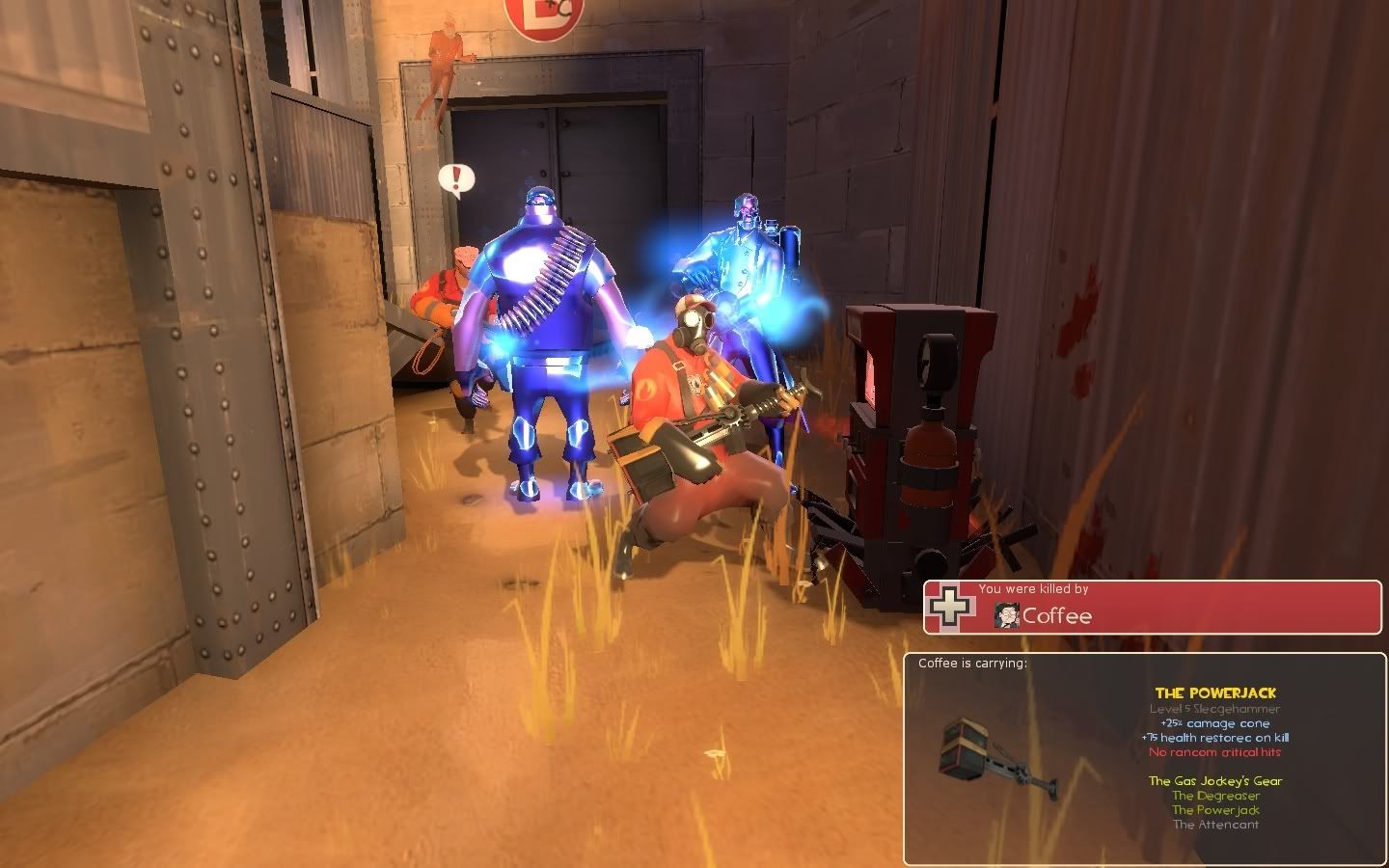This screenshot has width=1389, height=868.
Task: Click Coffee's player avatar in the killer panel
Action: pos(1007,615)
